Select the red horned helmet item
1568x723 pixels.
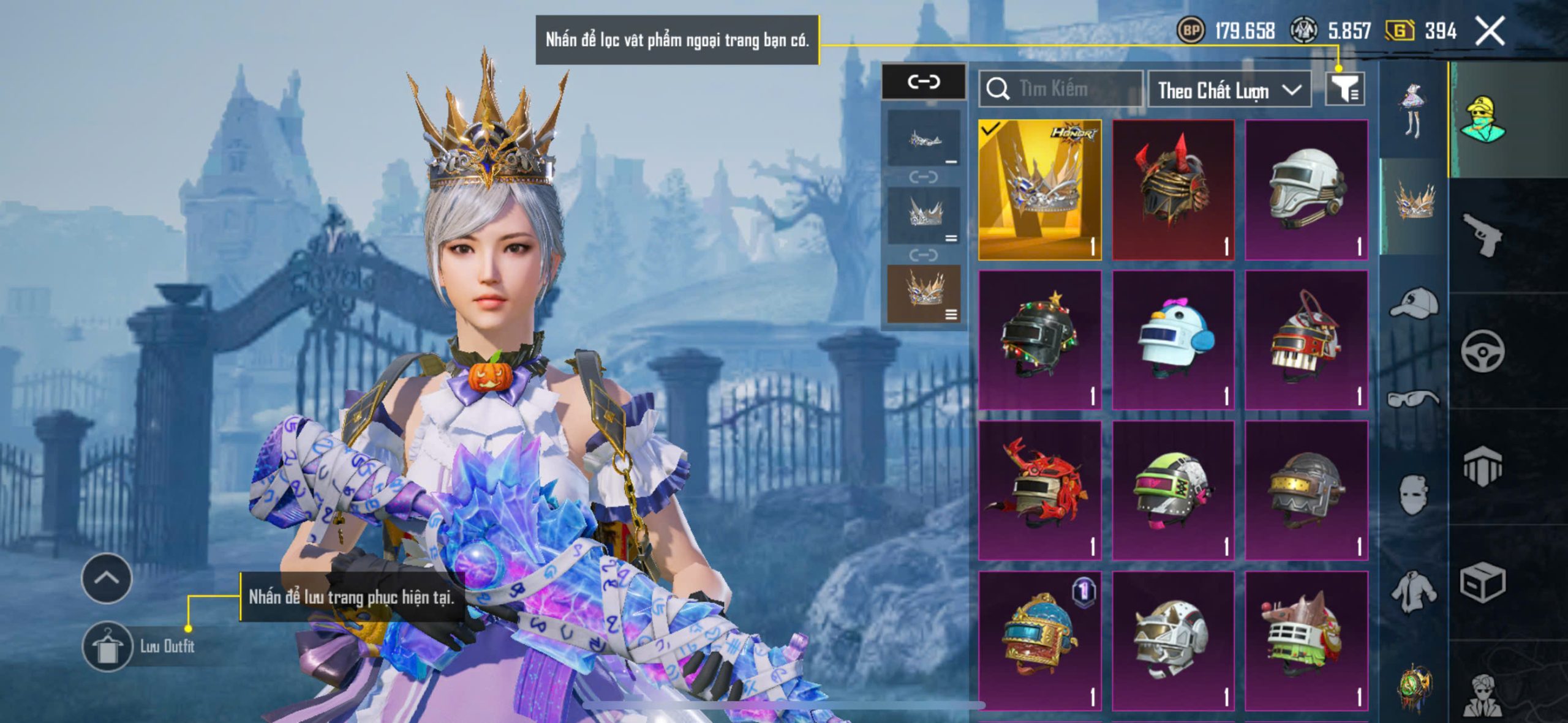pyautogui.click(x=1173, y=190)
